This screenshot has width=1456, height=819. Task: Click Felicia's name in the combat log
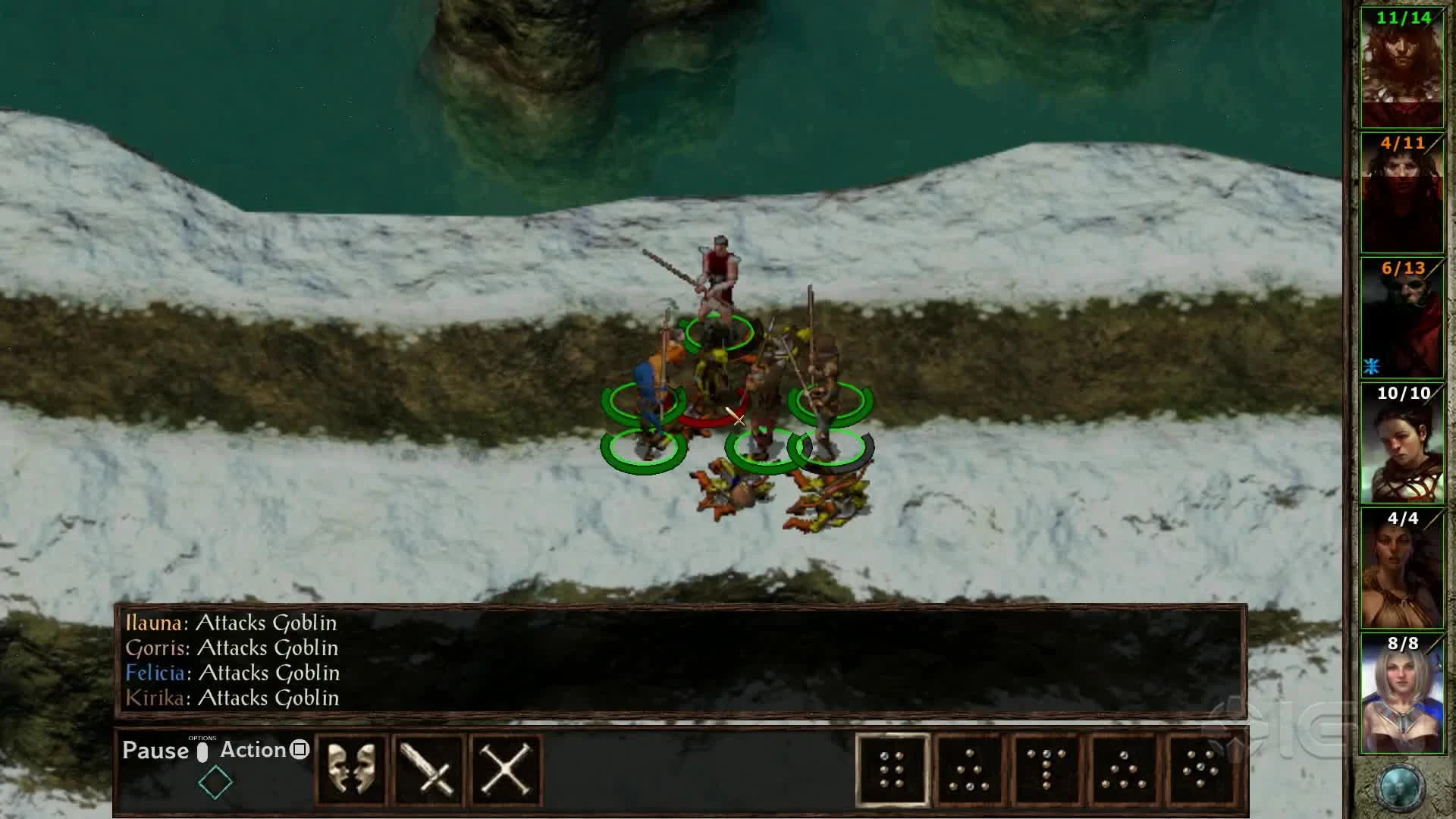(154, 673)
